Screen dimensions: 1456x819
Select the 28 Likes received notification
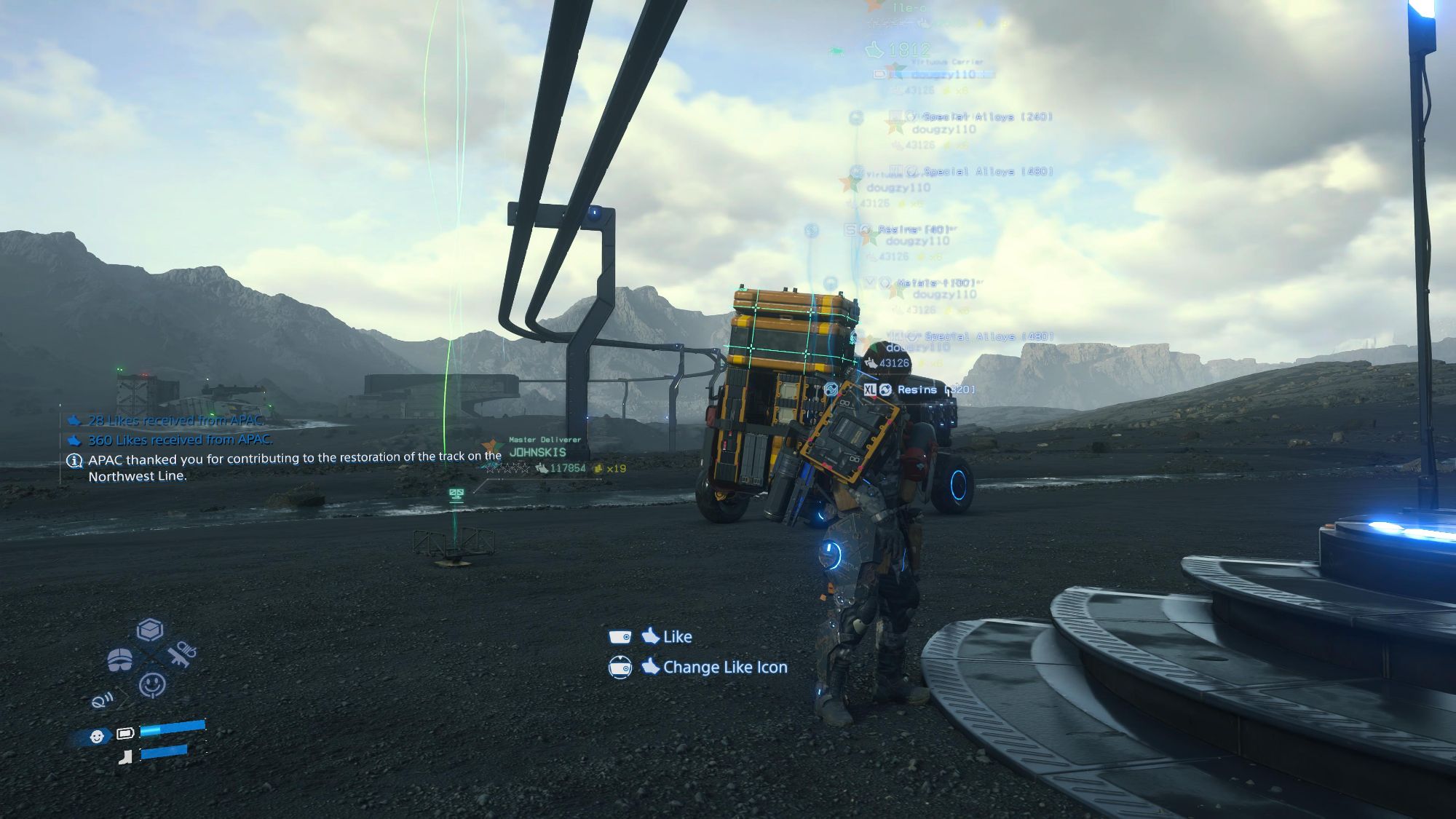coord(175,420)
